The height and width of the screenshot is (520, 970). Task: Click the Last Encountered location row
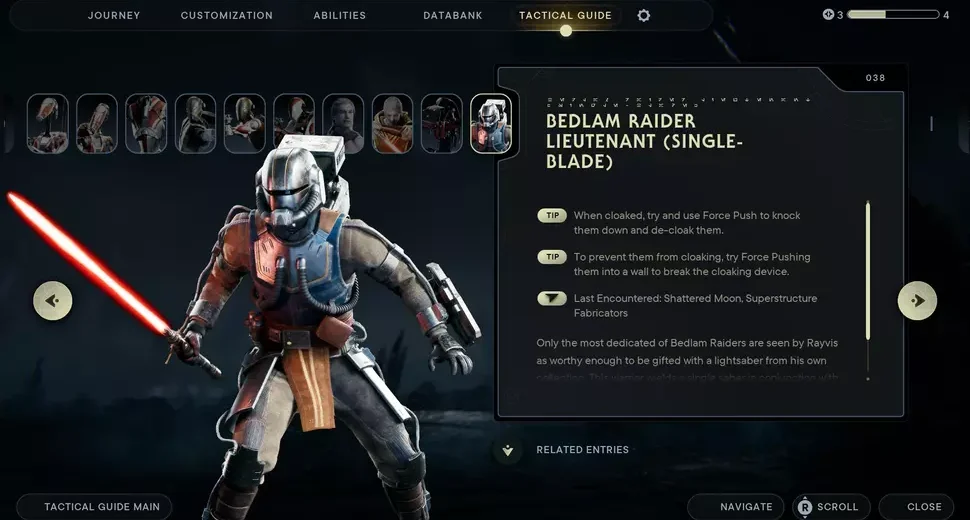694,305
